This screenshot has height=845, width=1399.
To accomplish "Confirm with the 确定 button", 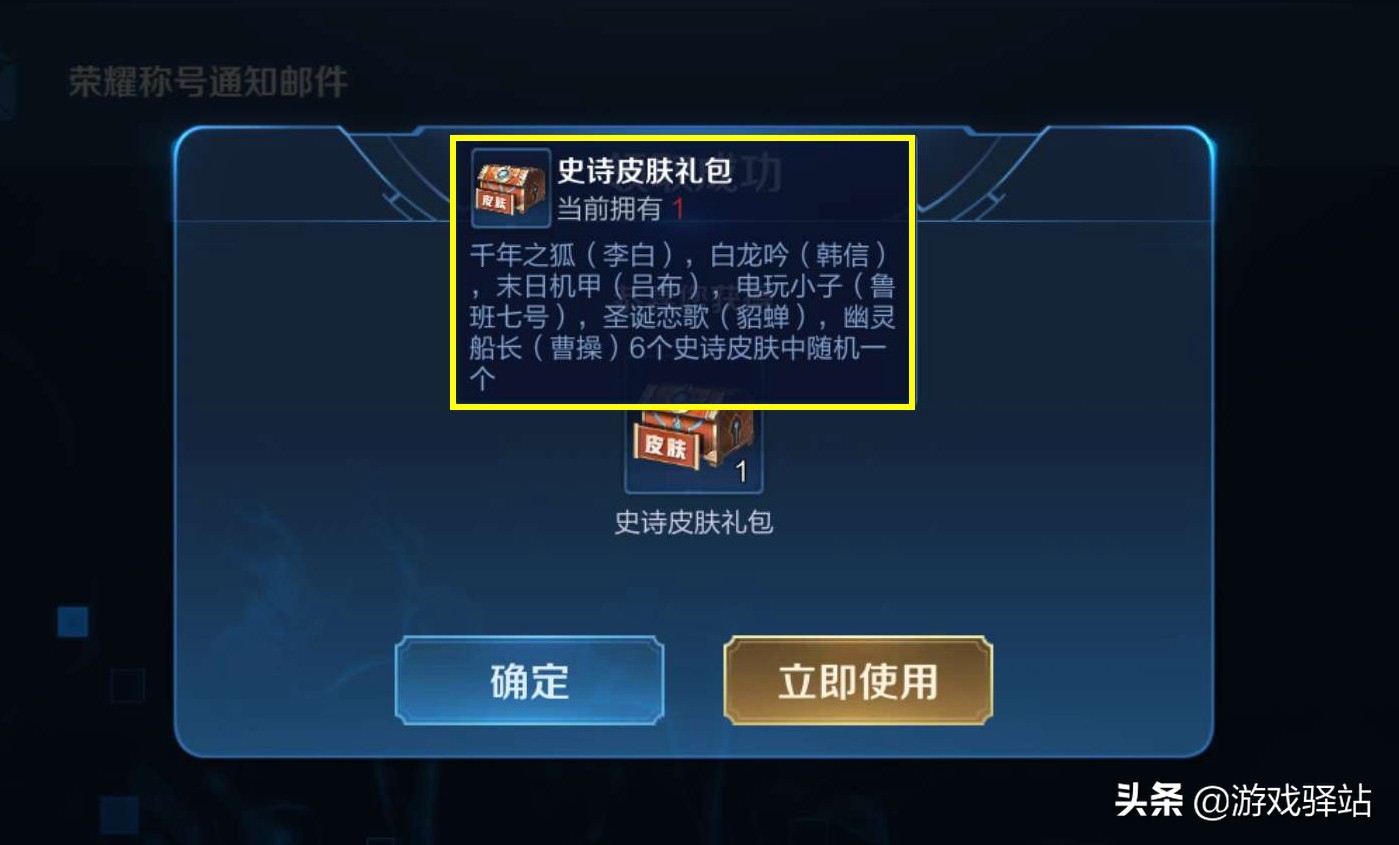I will pyautogui.click(x=528, y=680).
